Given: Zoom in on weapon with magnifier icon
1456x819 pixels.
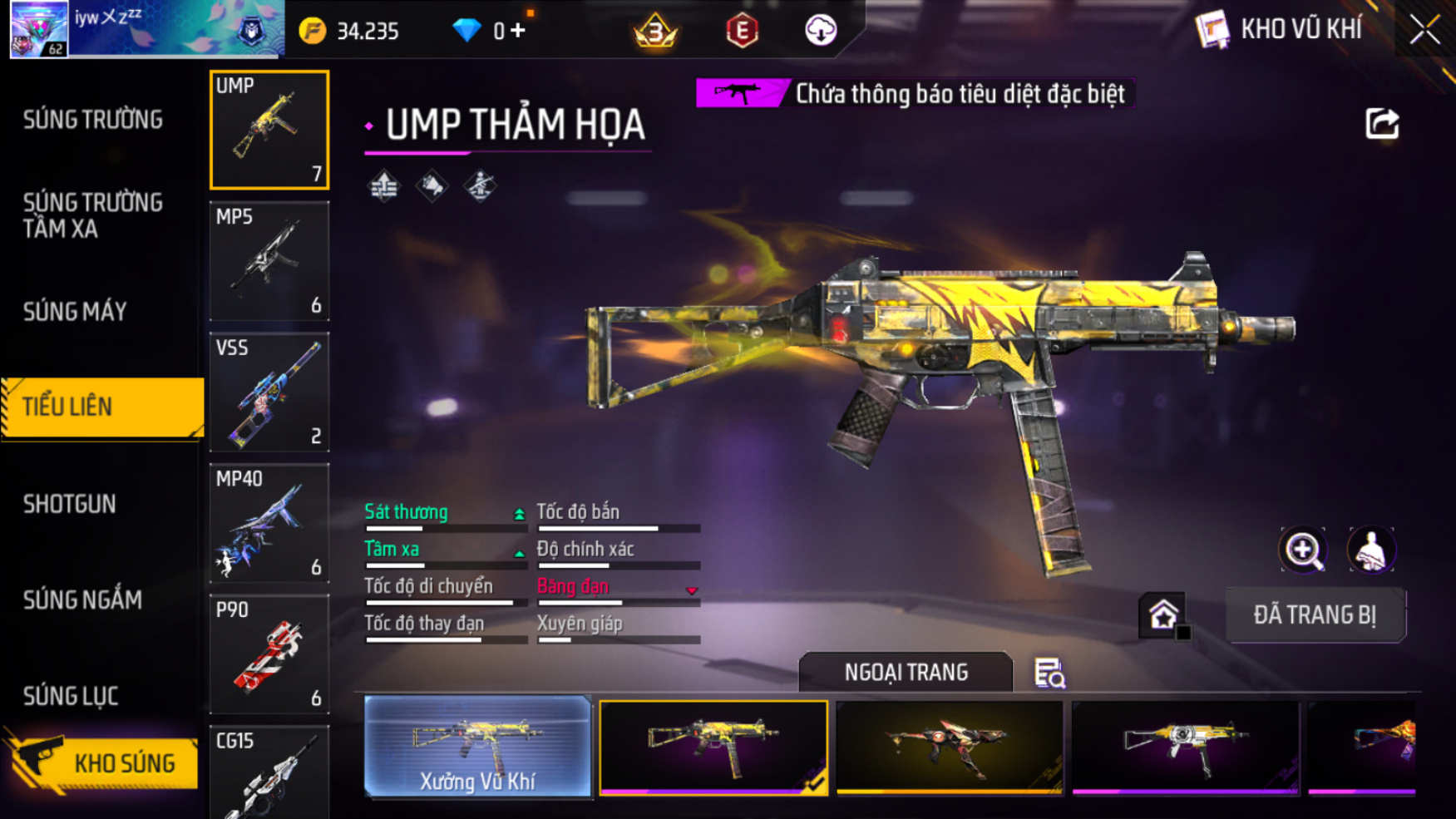Looking at the screenshot, I should click(1303, 550).
